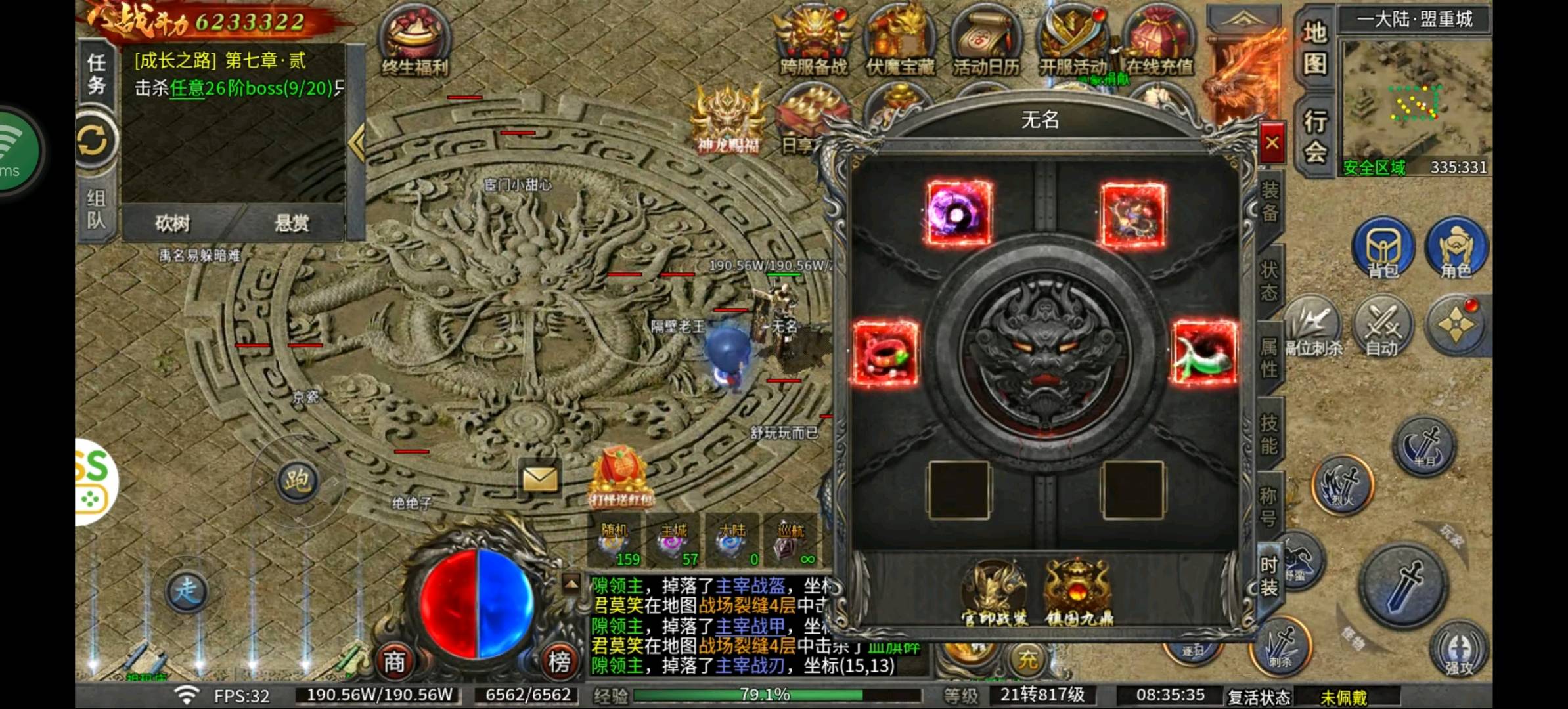Open the 属性 attributes tab
Screen dimensions: 1568x709
tap(1269, 356)
